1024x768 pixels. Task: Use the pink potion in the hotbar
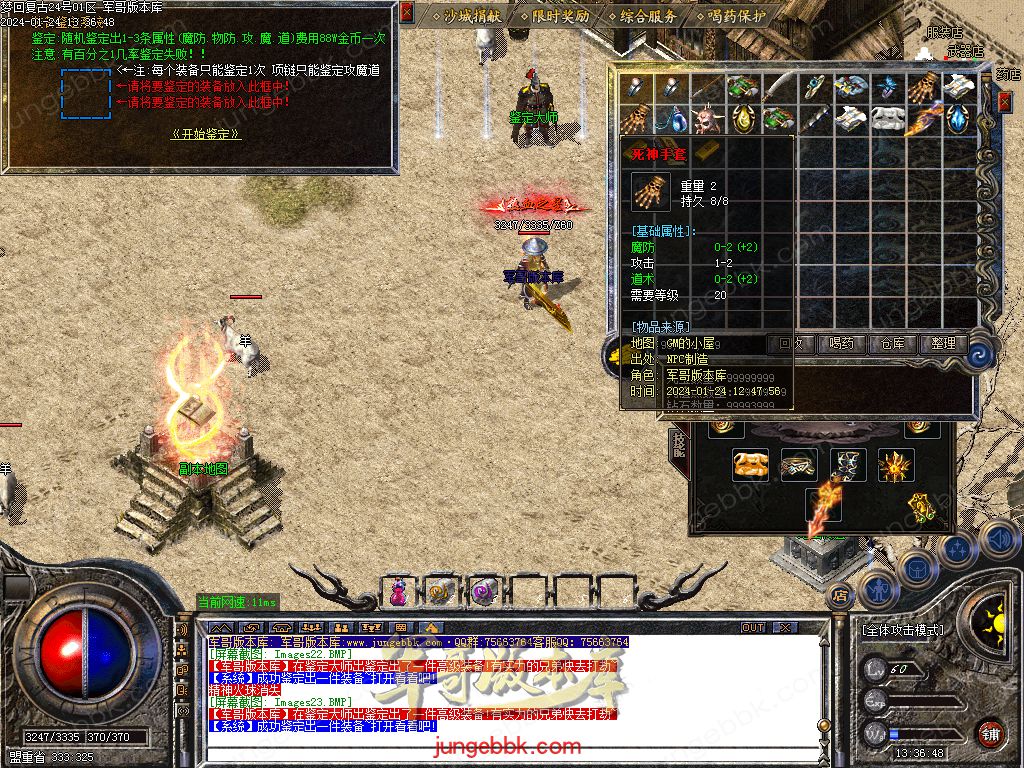[x=398, y=592]
